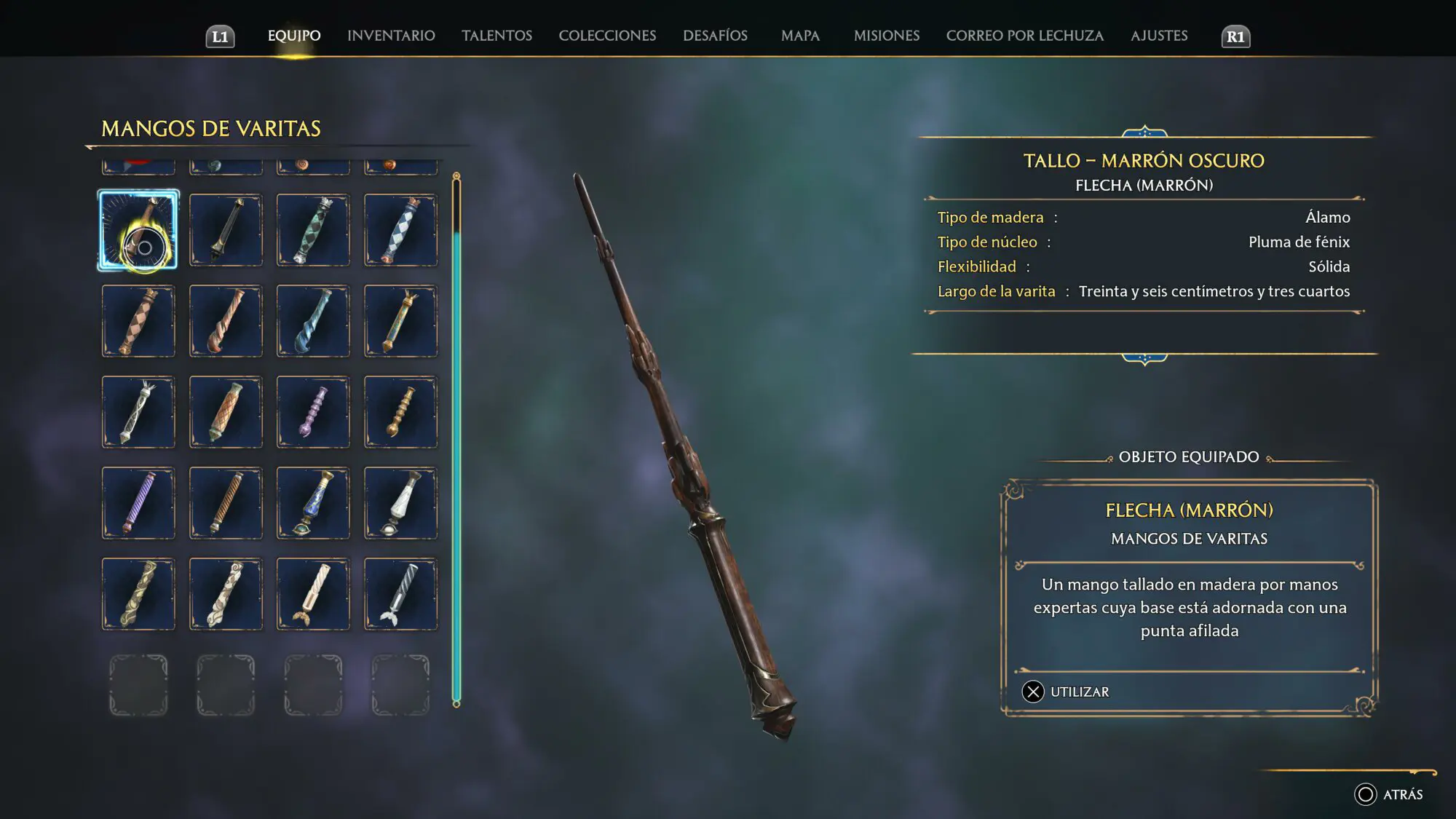
Task: Click the wand handle list scrollbar
Action: tap(456, 437)
